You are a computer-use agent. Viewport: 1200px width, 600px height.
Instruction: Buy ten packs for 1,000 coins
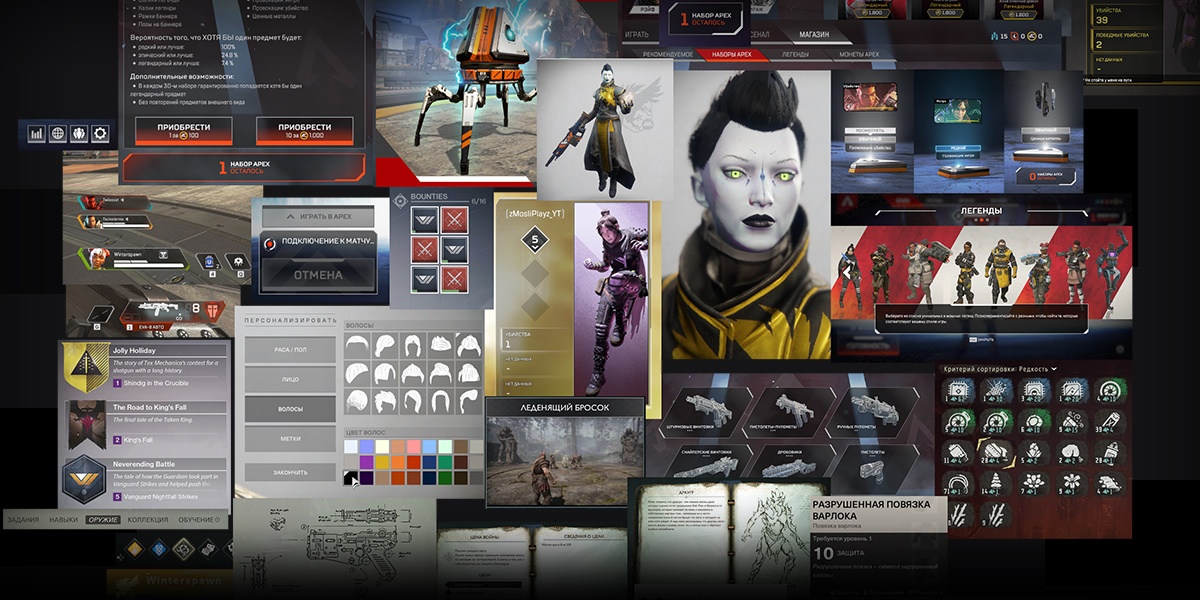[305, 130]
